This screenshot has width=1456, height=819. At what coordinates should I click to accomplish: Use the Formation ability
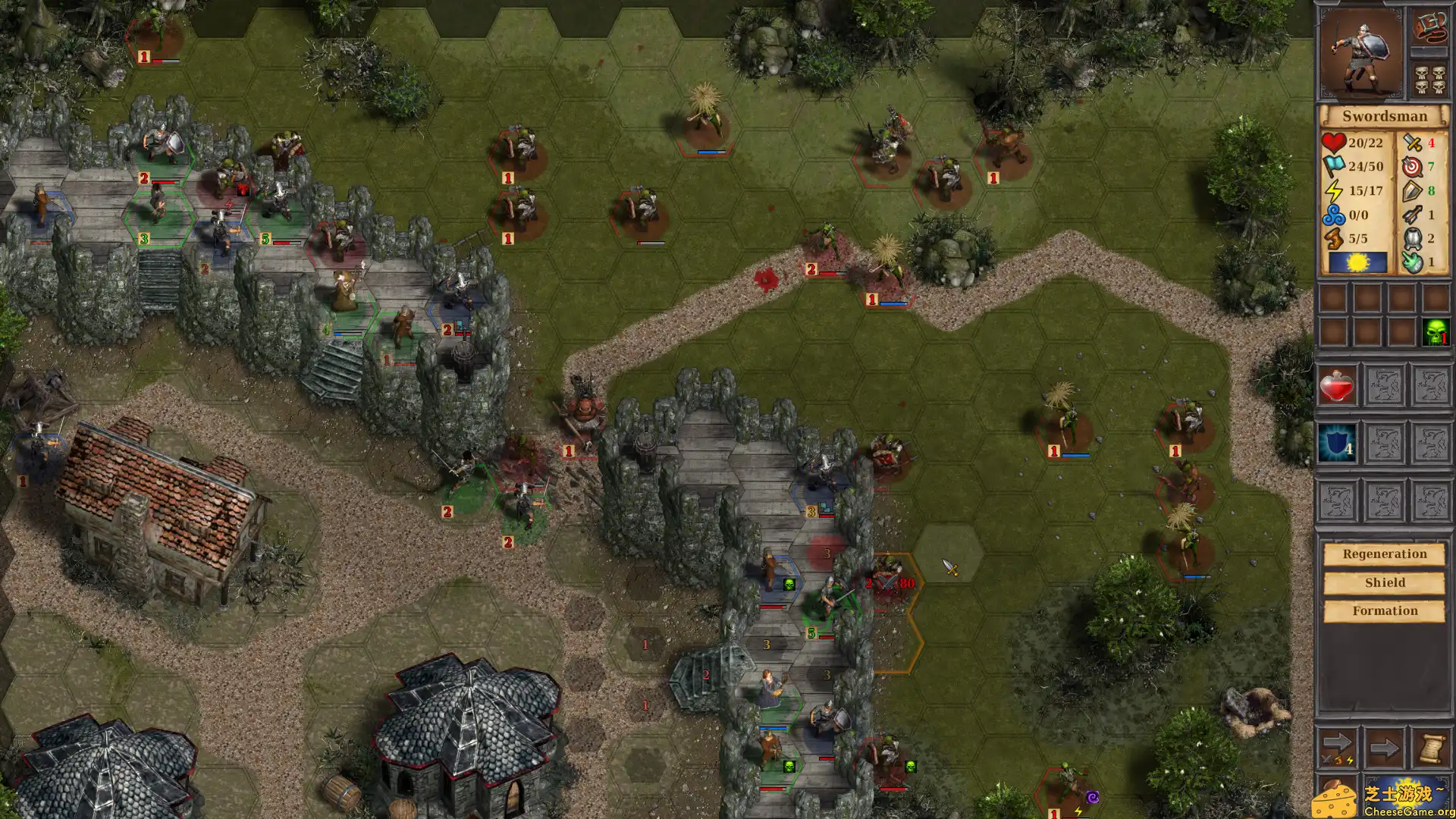tap(1385, 610)
